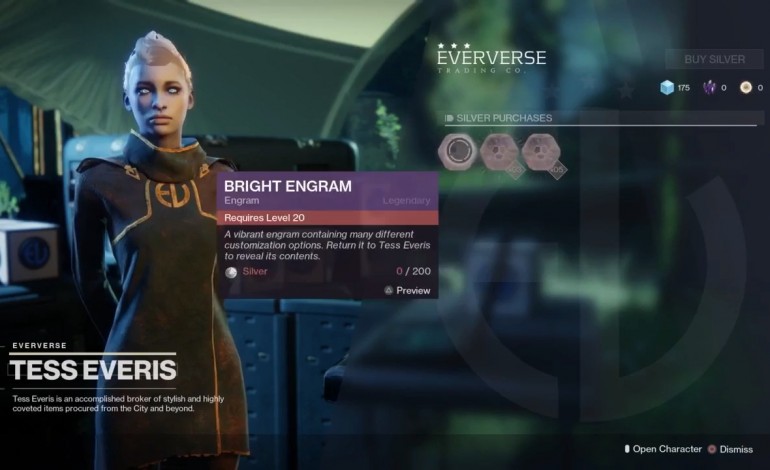Select the single Bright Engram purchase
This screenshot has width=770, height=470.
click(x=456, y=152)
